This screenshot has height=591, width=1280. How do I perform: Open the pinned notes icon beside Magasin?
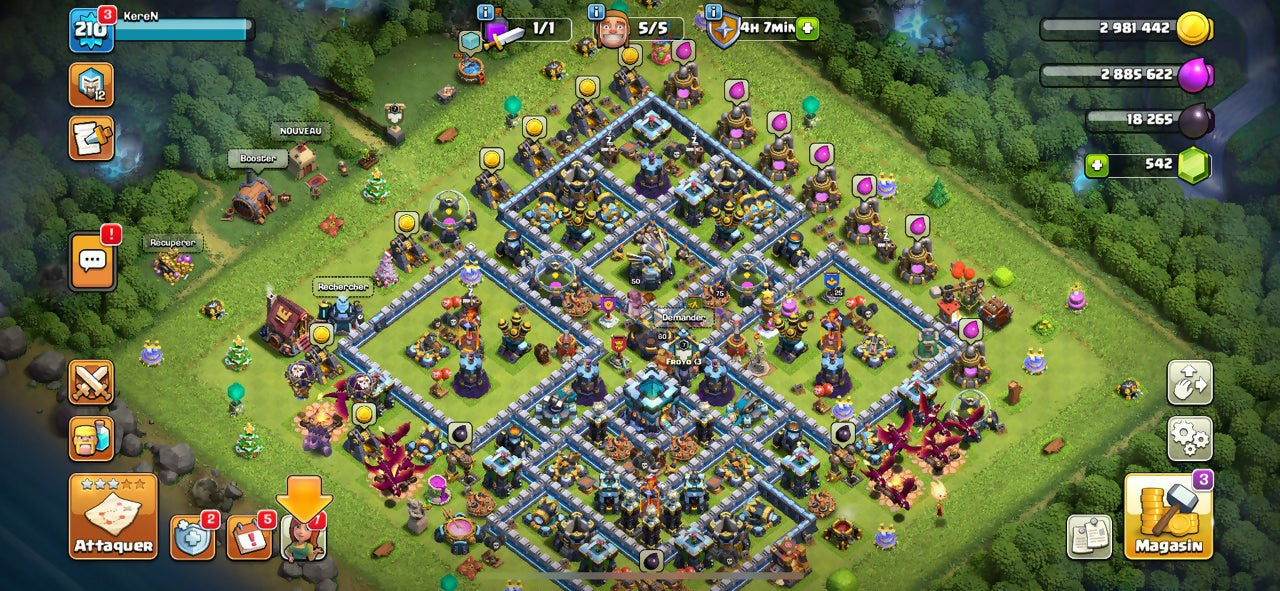[1089, 537]
